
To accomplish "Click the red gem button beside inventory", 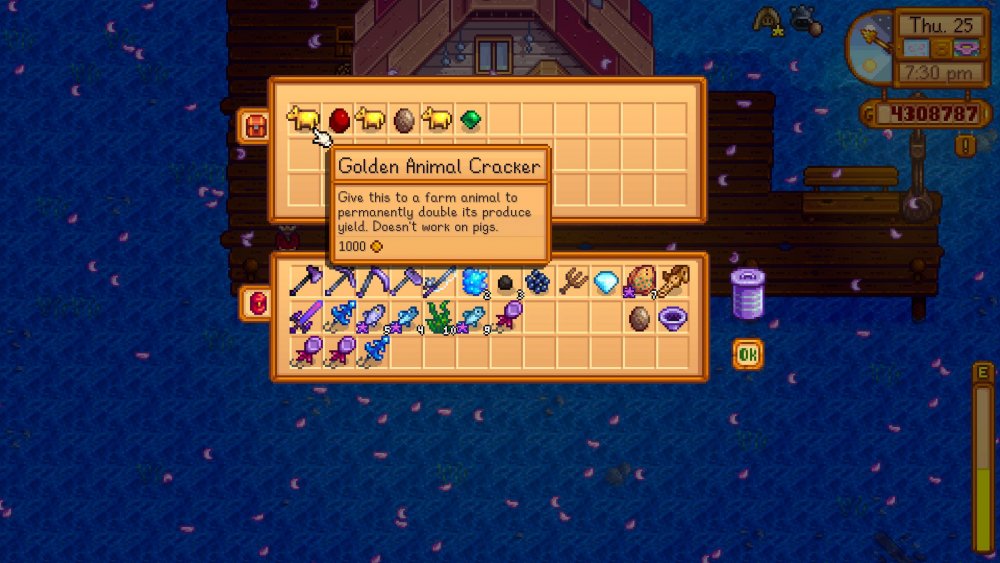I will pos(254,304).
